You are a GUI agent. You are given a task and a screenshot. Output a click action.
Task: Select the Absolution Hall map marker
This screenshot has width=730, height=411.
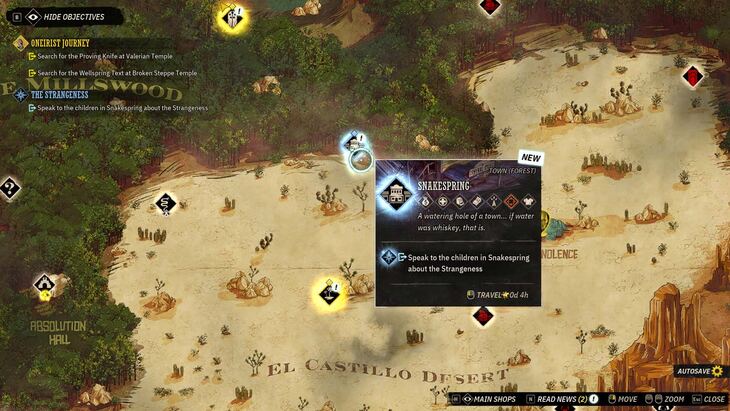tap(44, 285)
